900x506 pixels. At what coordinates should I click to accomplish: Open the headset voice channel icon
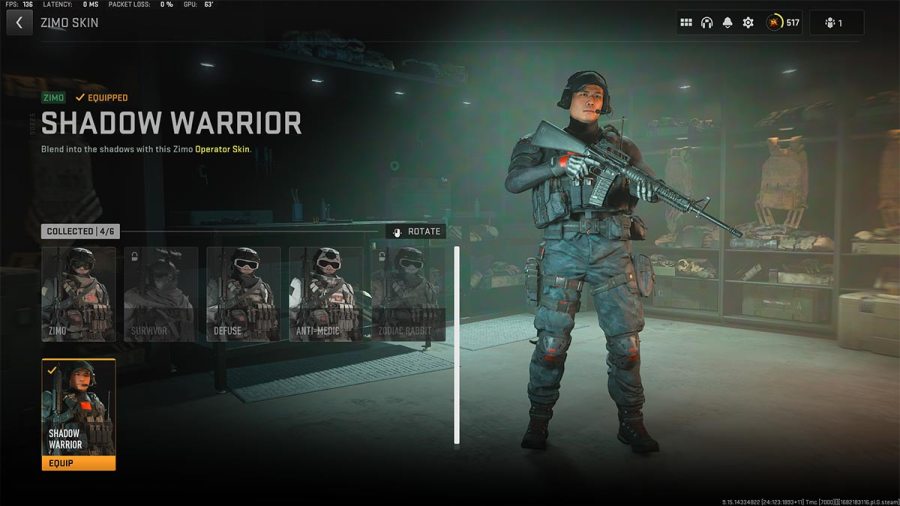(x=707, y=23)
